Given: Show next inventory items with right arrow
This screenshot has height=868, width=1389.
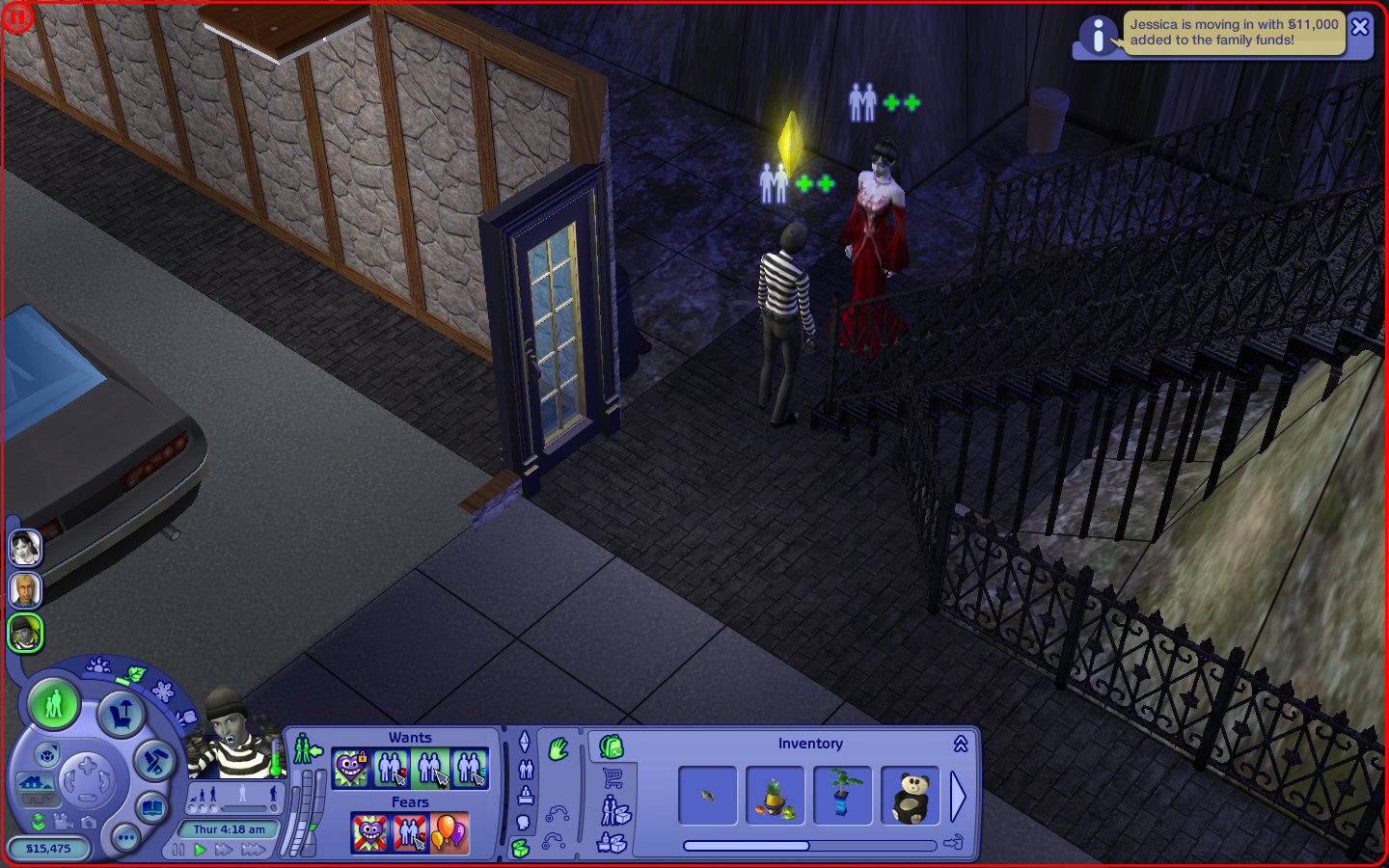Looking at the screenshot, I should pos(958,796).
